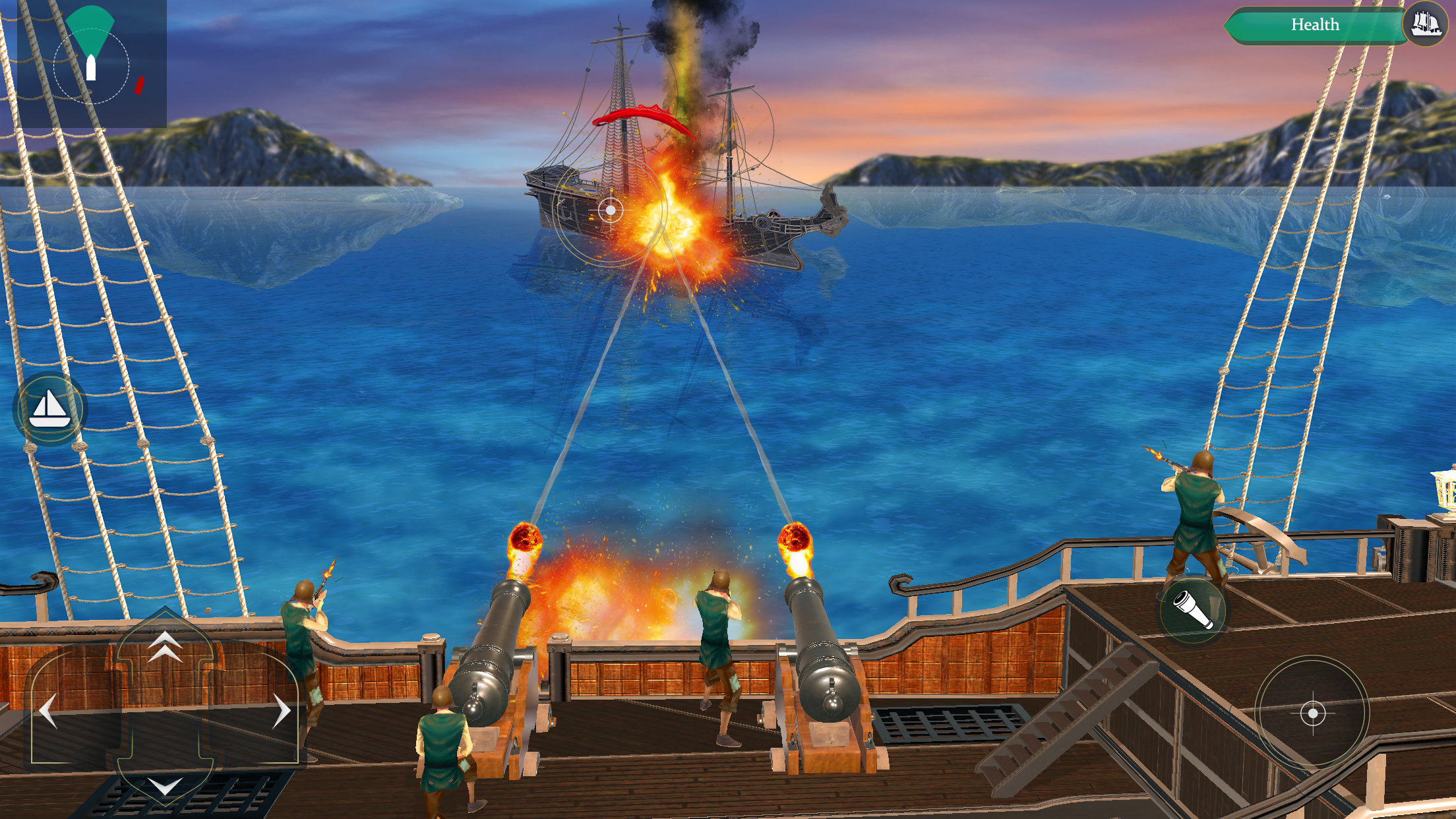Tap the sail hoist icon on the left
The image size is (1456, 819).
point(49,408)
